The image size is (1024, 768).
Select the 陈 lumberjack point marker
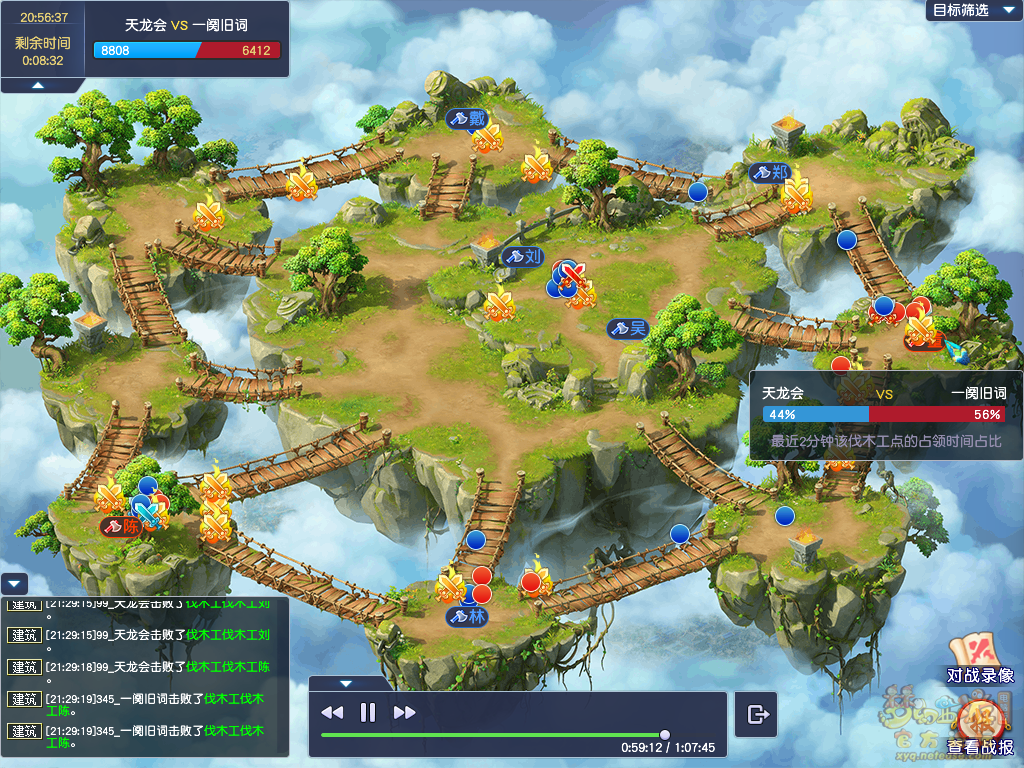pos(121,525)
